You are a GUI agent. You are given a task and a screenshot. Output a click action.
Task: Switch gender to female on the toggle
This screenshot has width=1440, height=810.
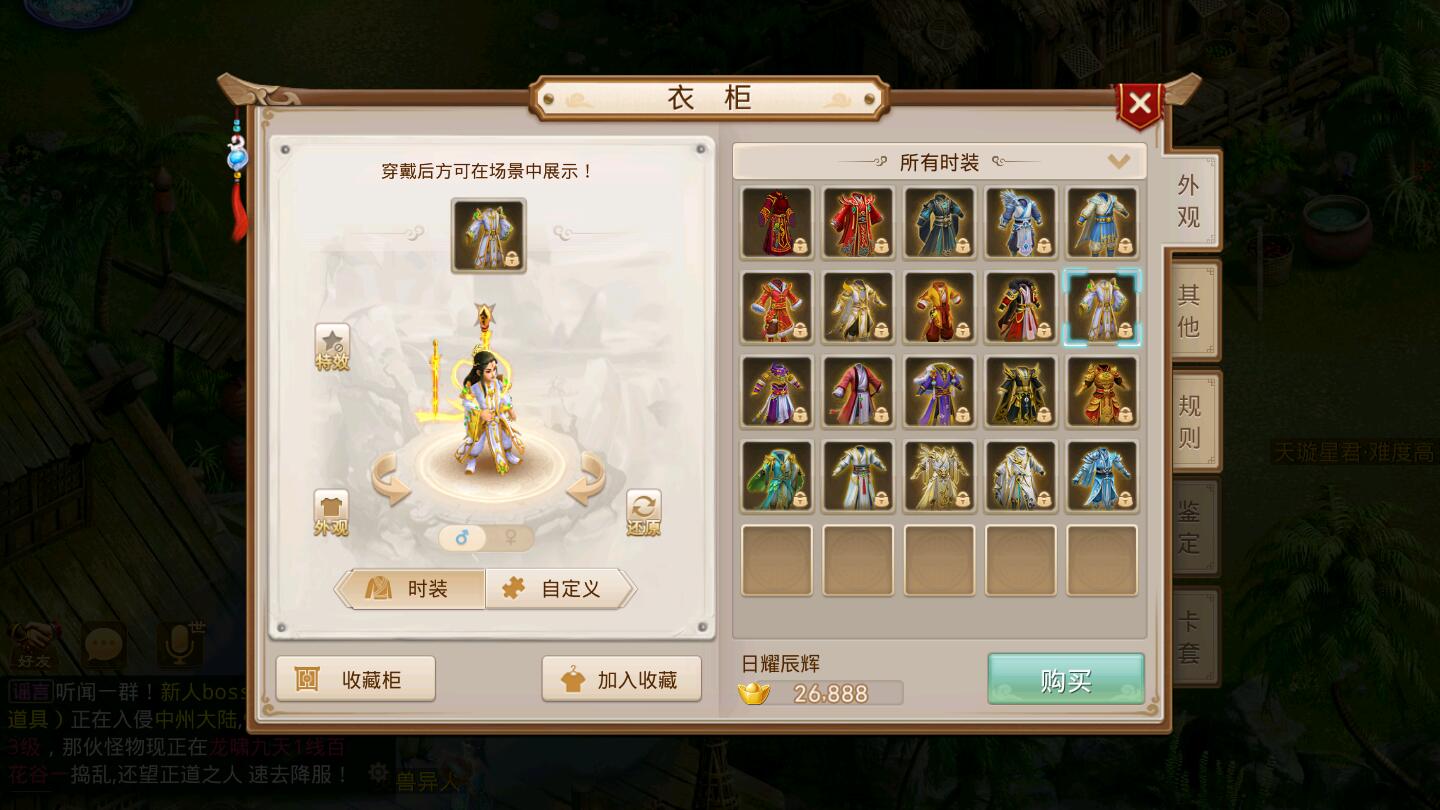pyautogui.click(x=510, y=537)
